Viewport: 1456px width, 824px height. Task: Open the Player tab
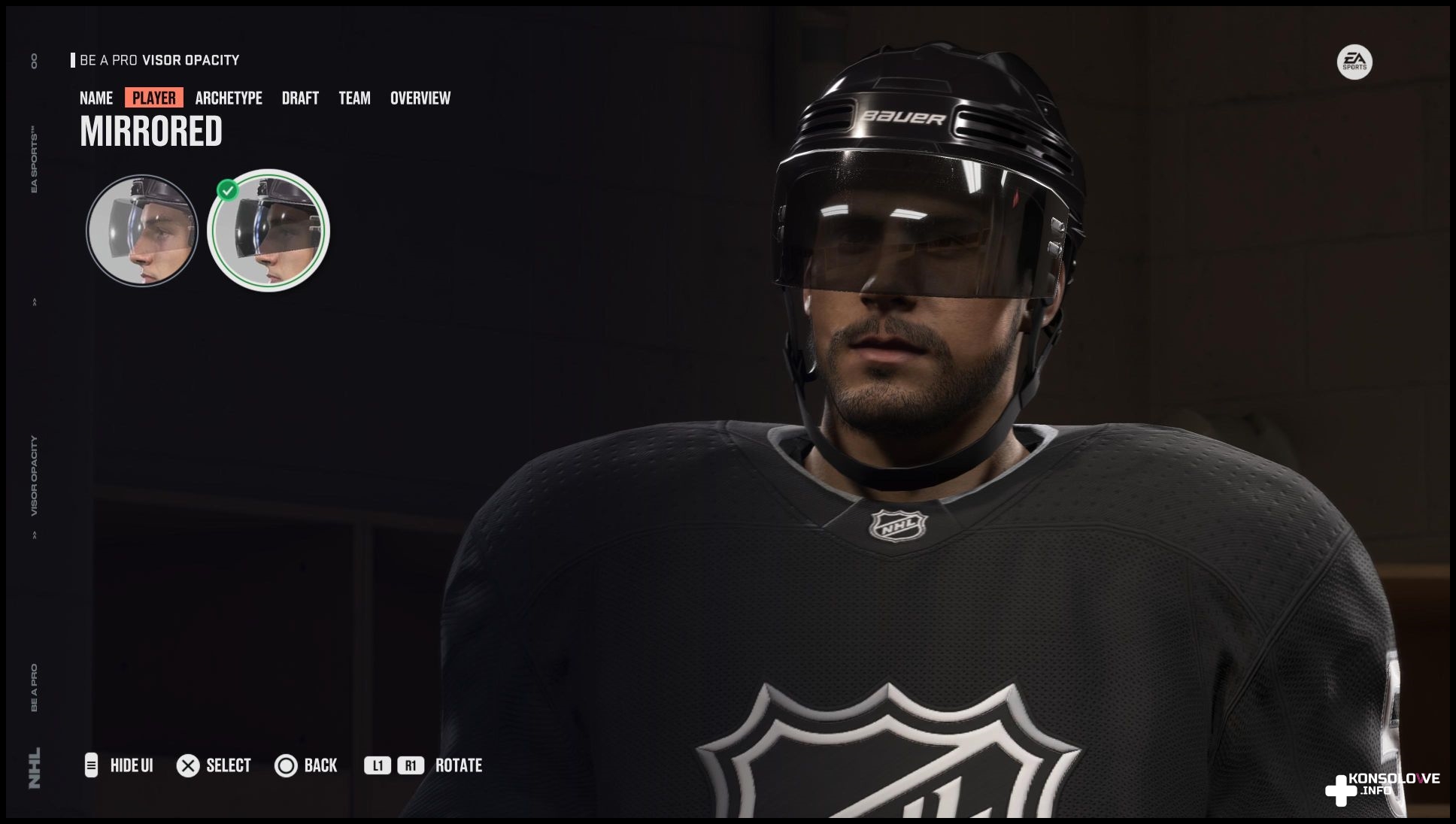coord(154,98)
